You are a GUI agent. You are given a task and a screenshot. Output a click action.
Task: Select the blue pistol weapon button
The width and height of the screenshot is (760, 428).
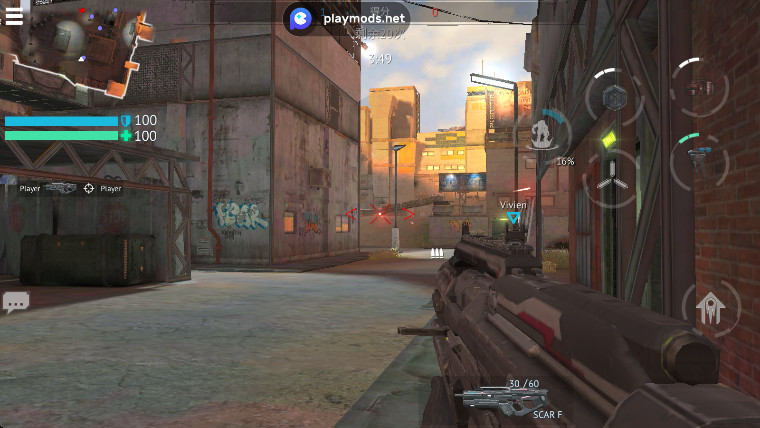699,158
